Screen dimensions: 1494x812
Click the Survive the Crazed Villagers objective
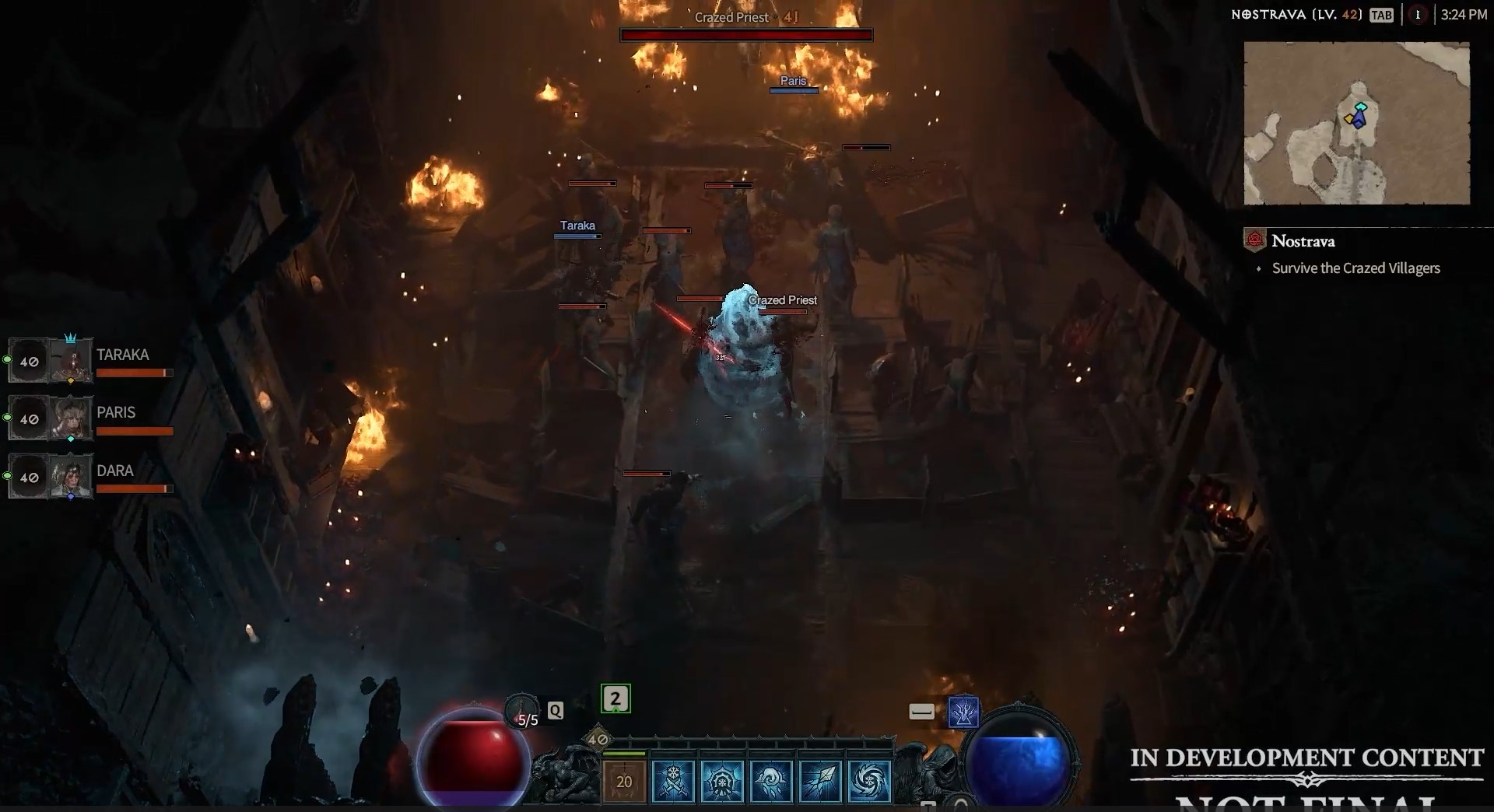pos(1355,268)
